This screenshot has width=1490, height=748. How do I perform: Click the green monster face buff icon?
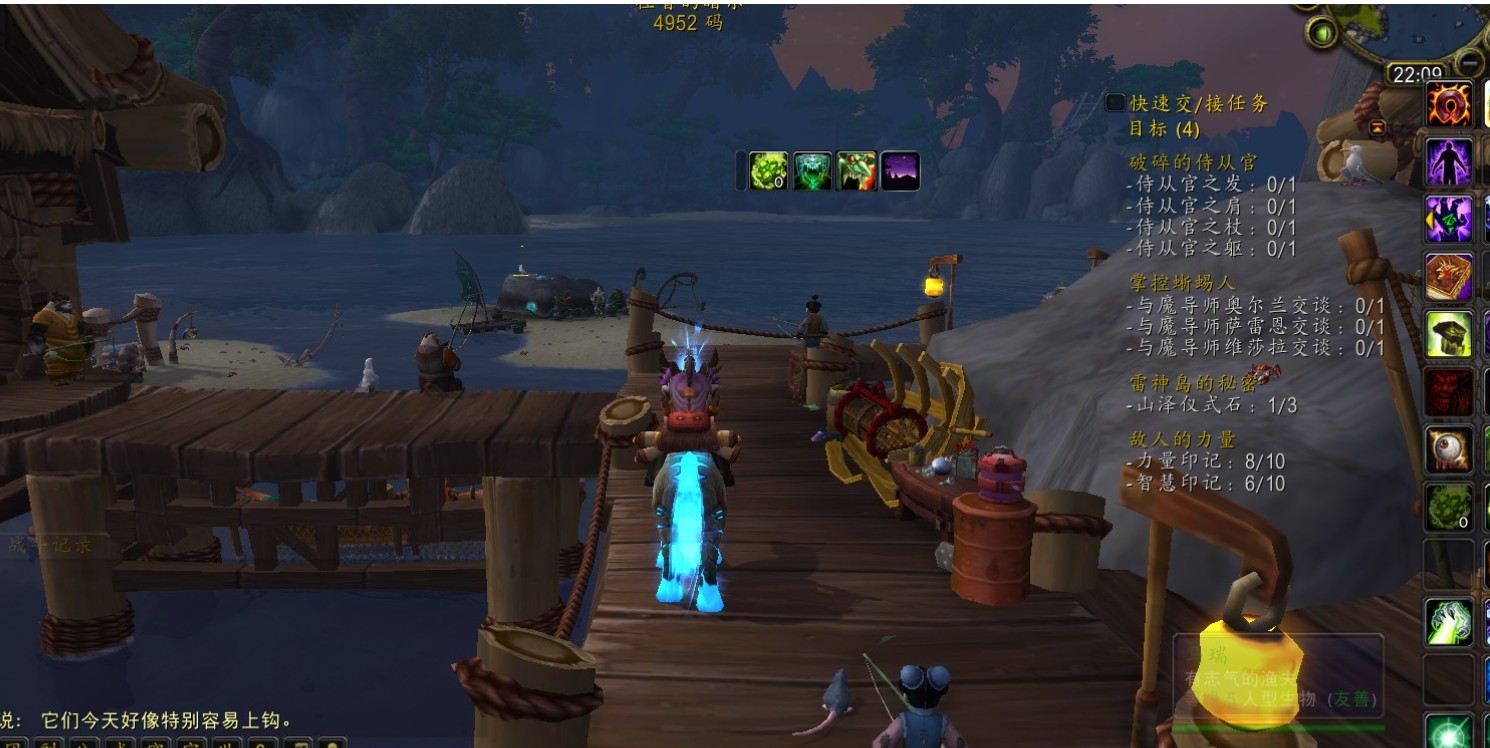pyautogui.click(x=813, y=171)
